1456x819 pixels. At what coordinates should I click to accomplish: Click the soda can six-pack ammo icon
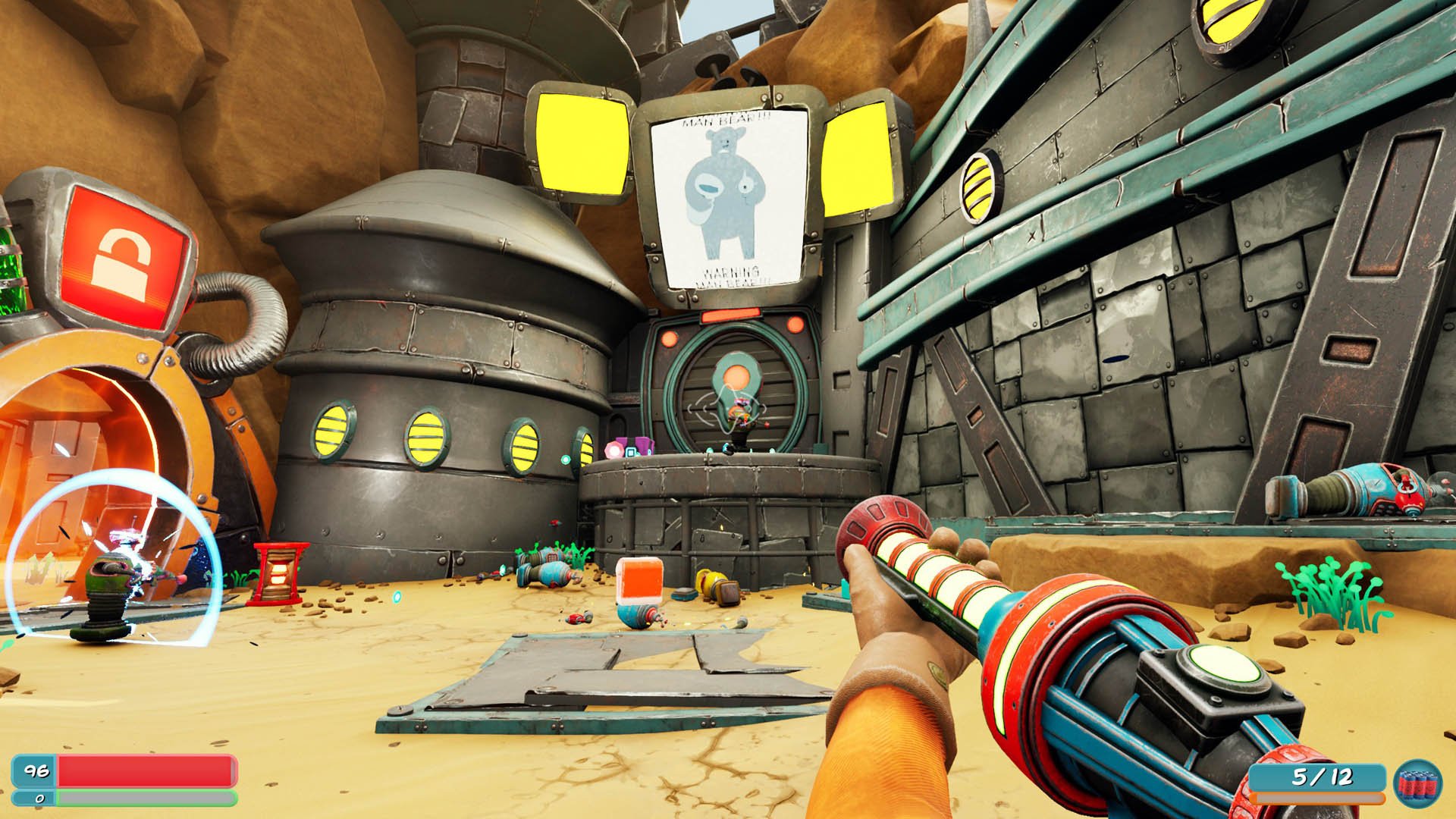[1417, 784]
